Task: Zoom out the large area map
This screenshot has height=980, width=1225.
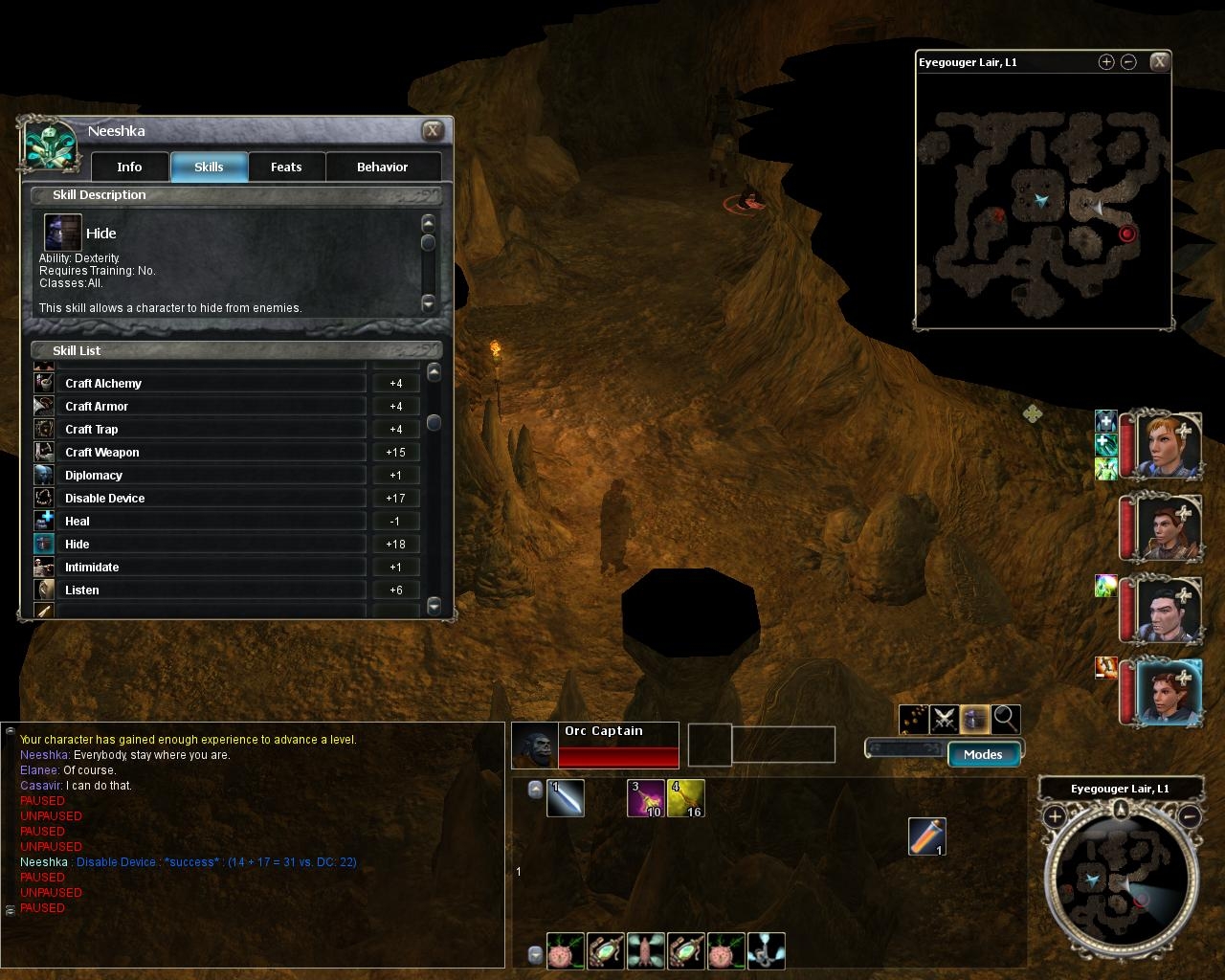Action: (1128, 62)
